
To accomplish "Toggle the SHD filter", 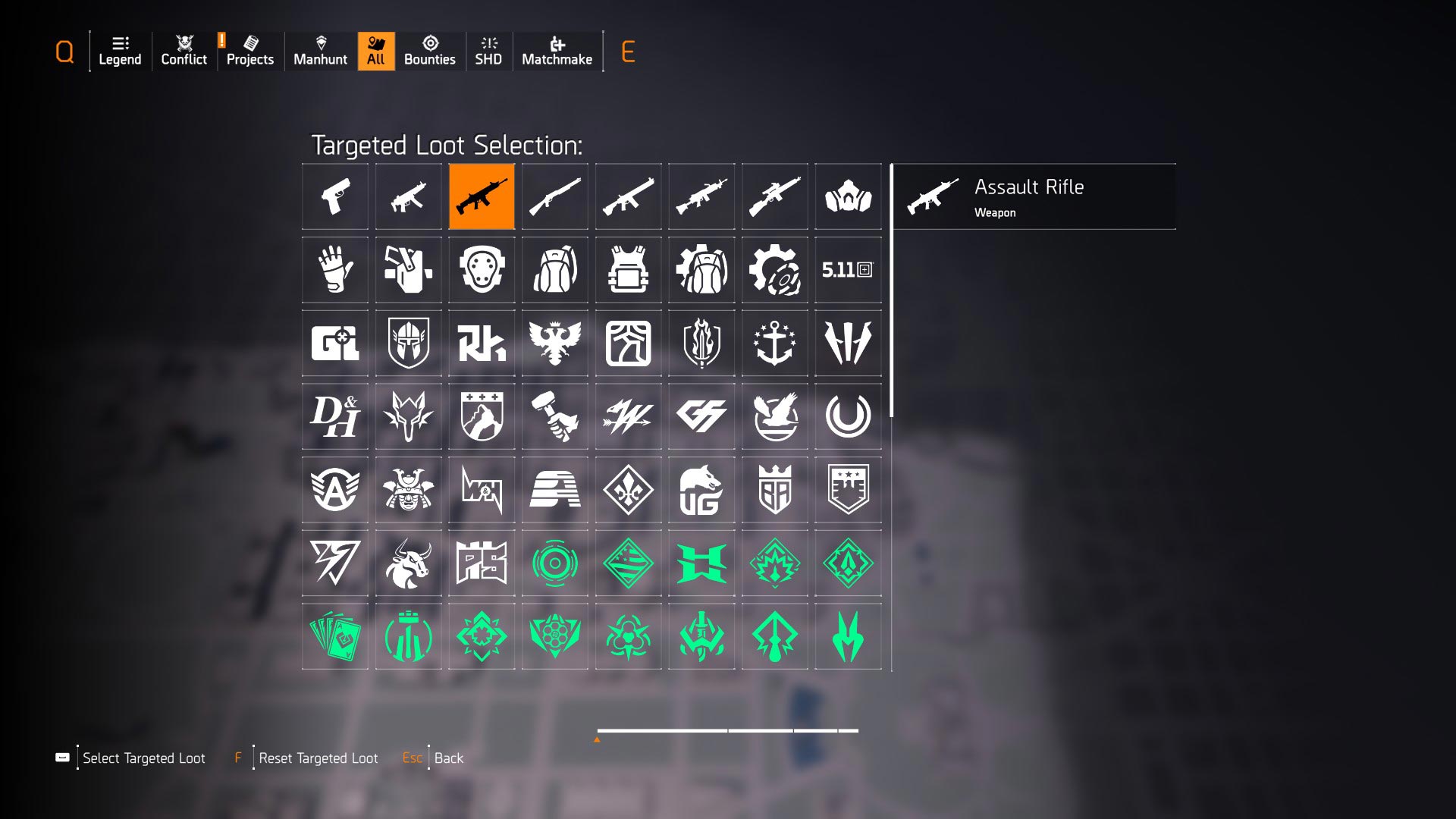I will point(489,52).
